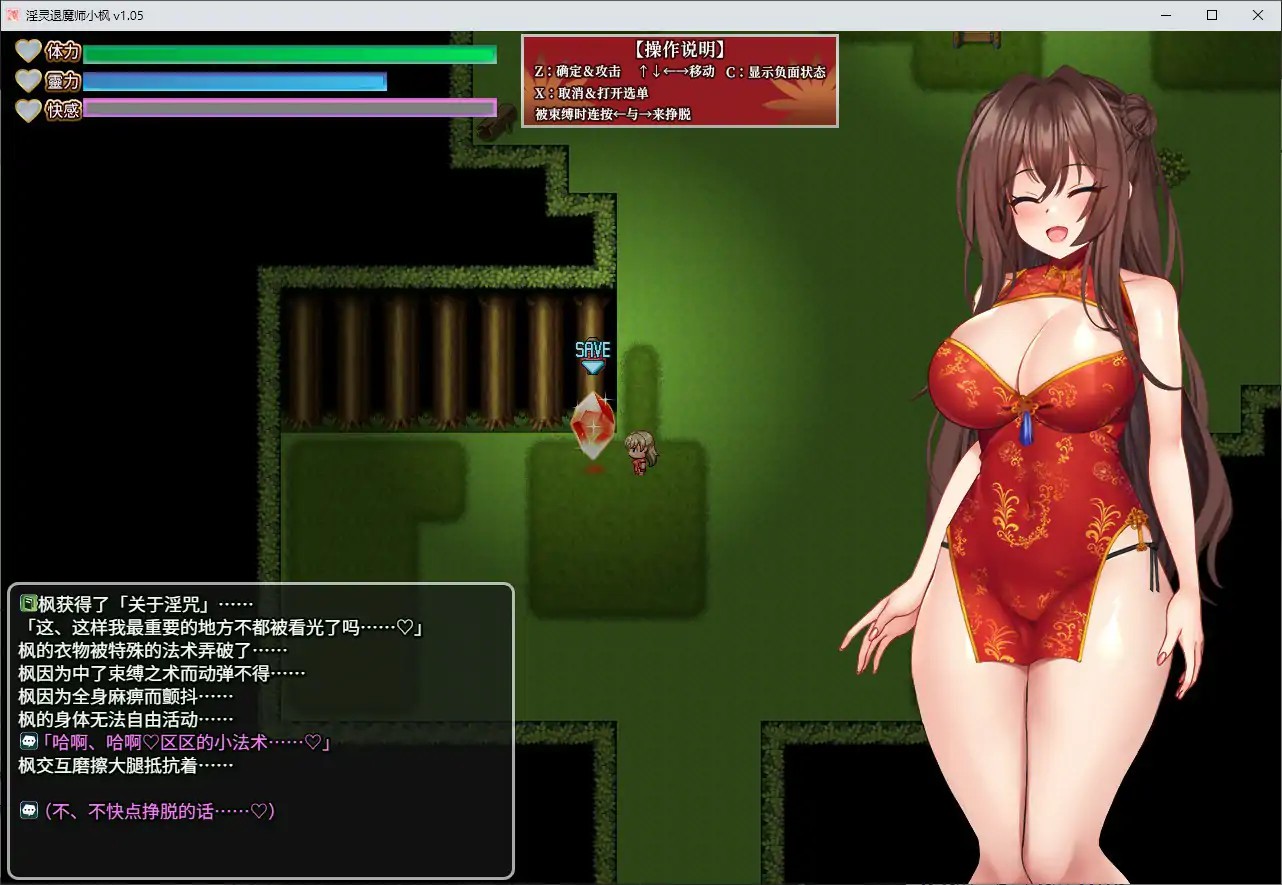This screenshot has height=885, width=1282.
Task: Click the pink 快感 pleasure bar
Action: (290, 110)
